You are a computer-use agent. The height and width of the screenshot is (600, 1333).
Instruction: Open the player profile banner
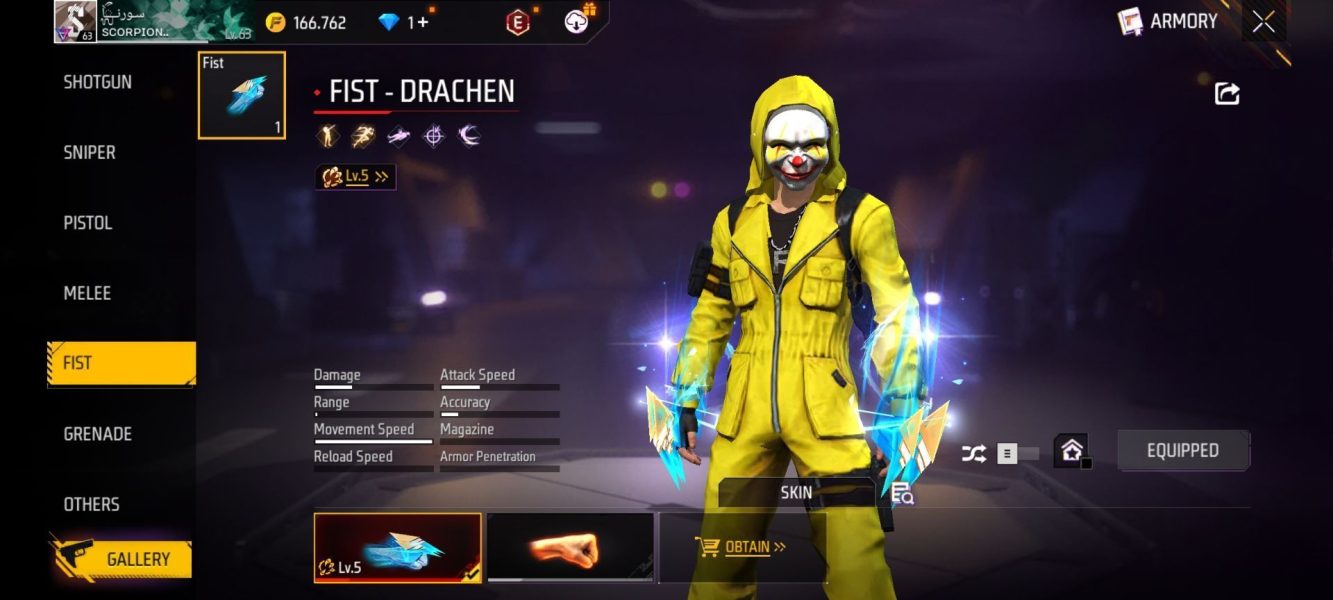tap(154, 21)
